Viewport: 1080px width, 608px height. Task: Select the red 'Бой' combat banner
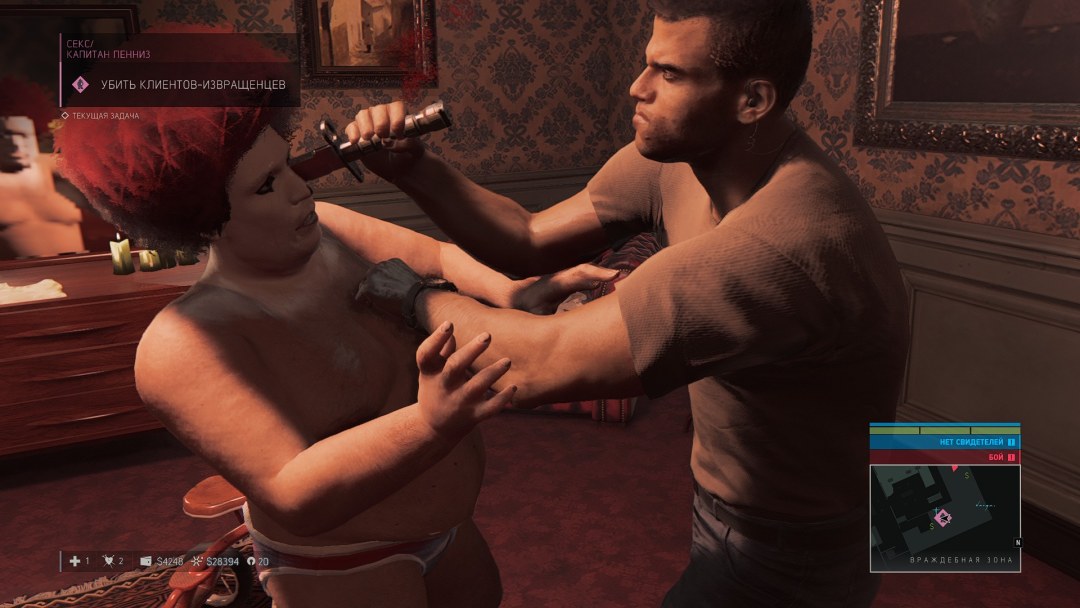943,456
